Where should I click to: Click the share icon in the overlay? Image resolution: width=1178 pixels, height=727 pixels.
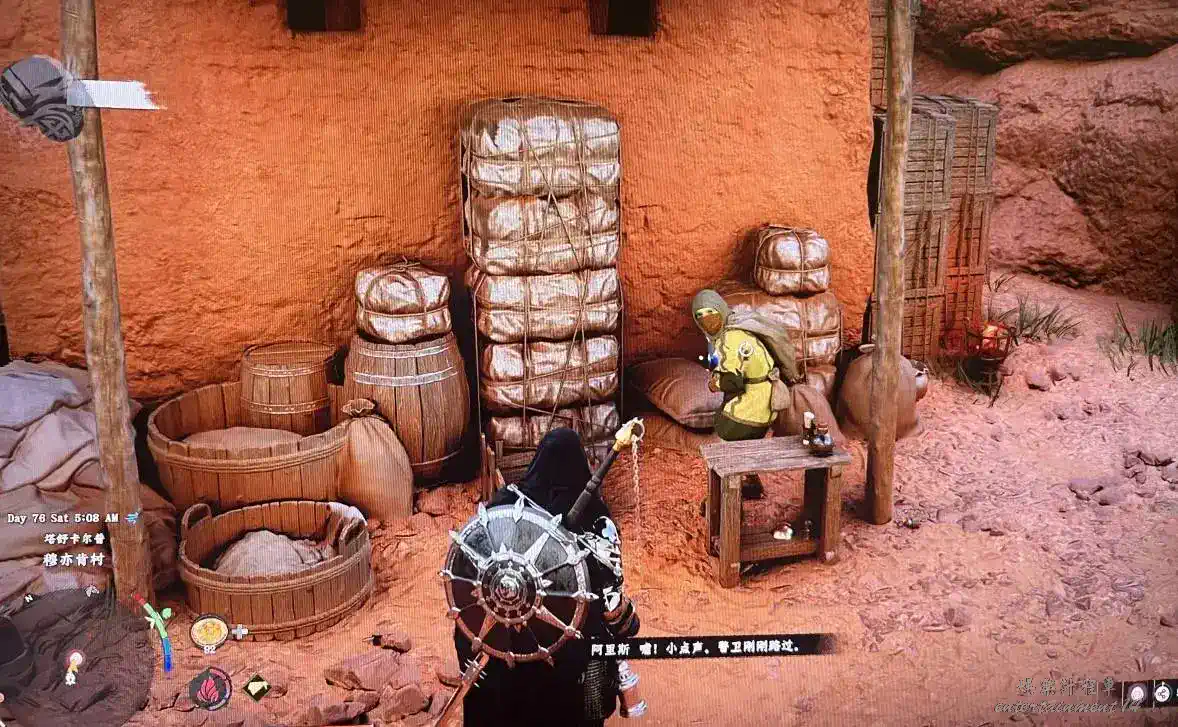tap(1165, 692)
